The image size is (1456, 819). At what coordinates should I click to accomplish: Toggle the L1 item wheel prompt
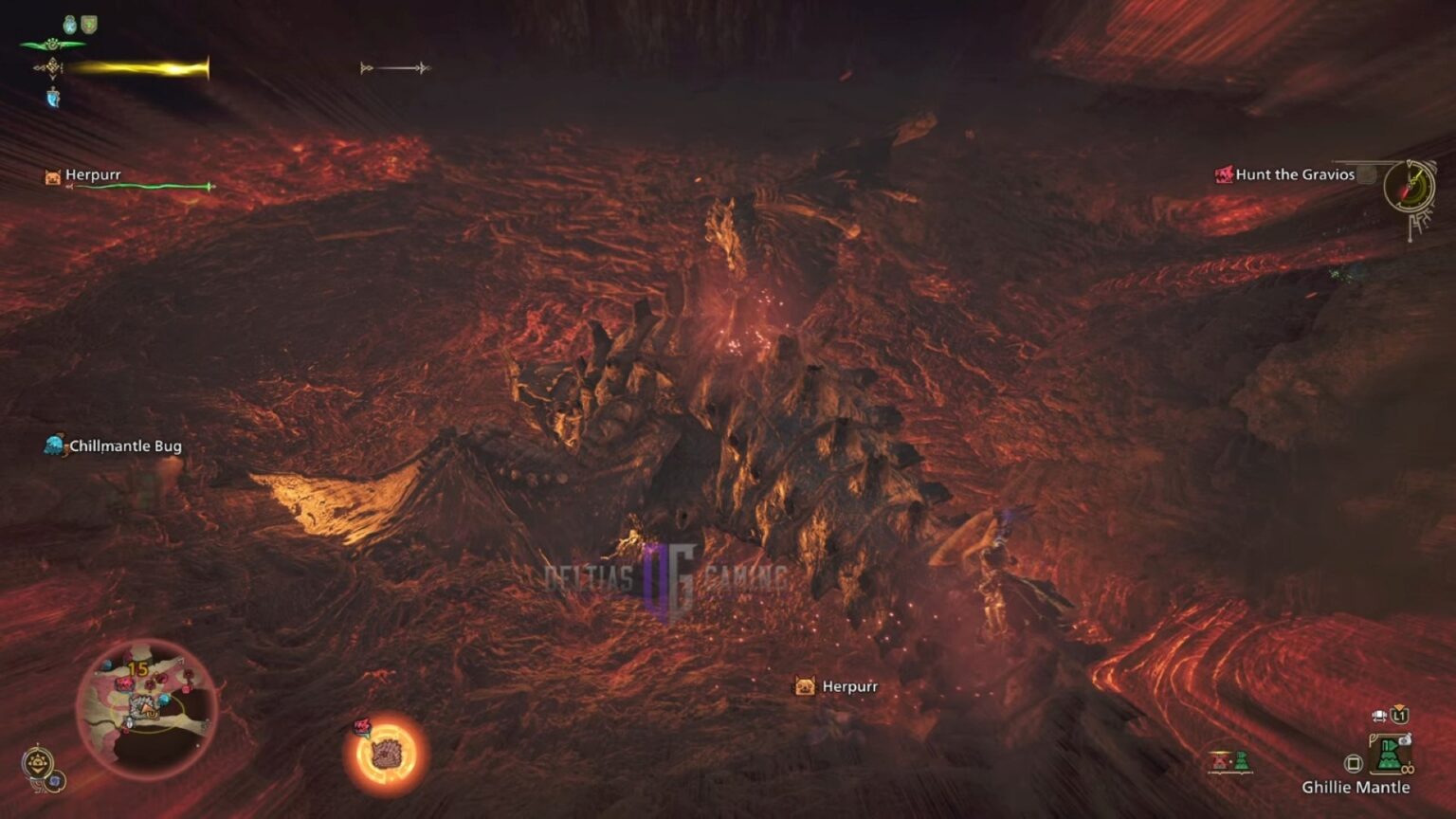(1399, 716)
